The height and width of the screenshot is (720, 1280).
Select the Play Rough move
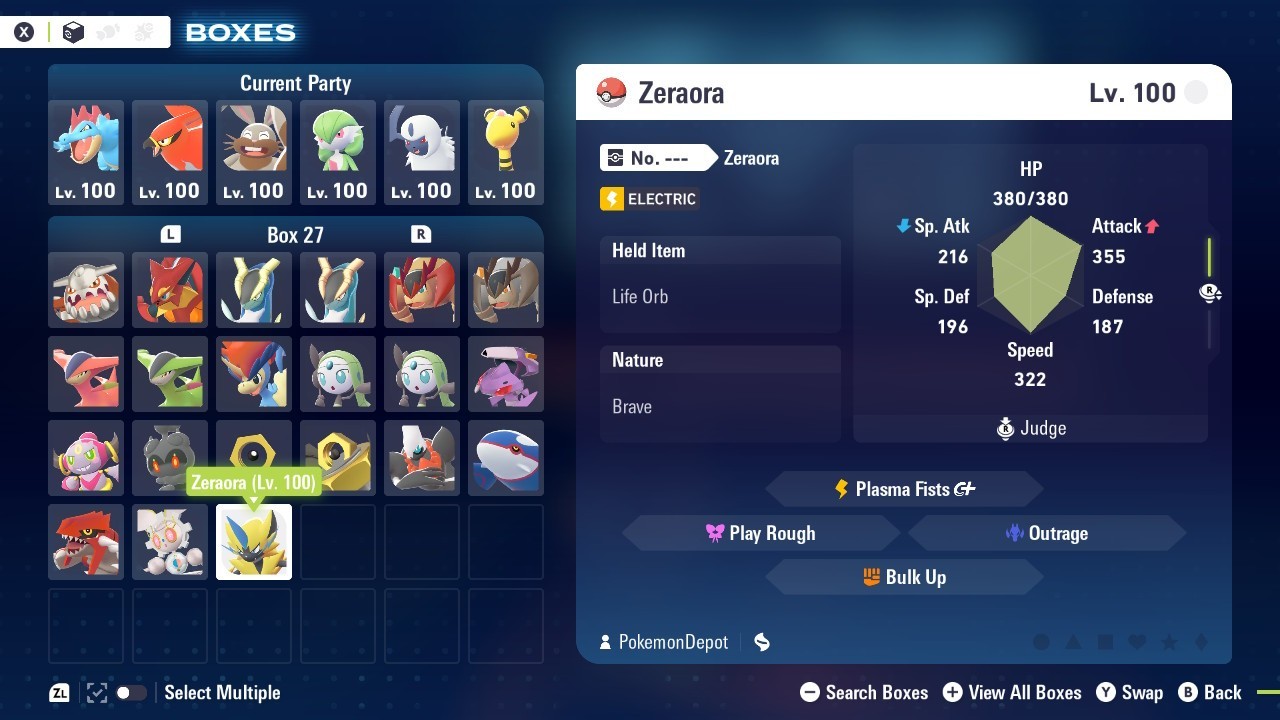(x=760, y=533)
